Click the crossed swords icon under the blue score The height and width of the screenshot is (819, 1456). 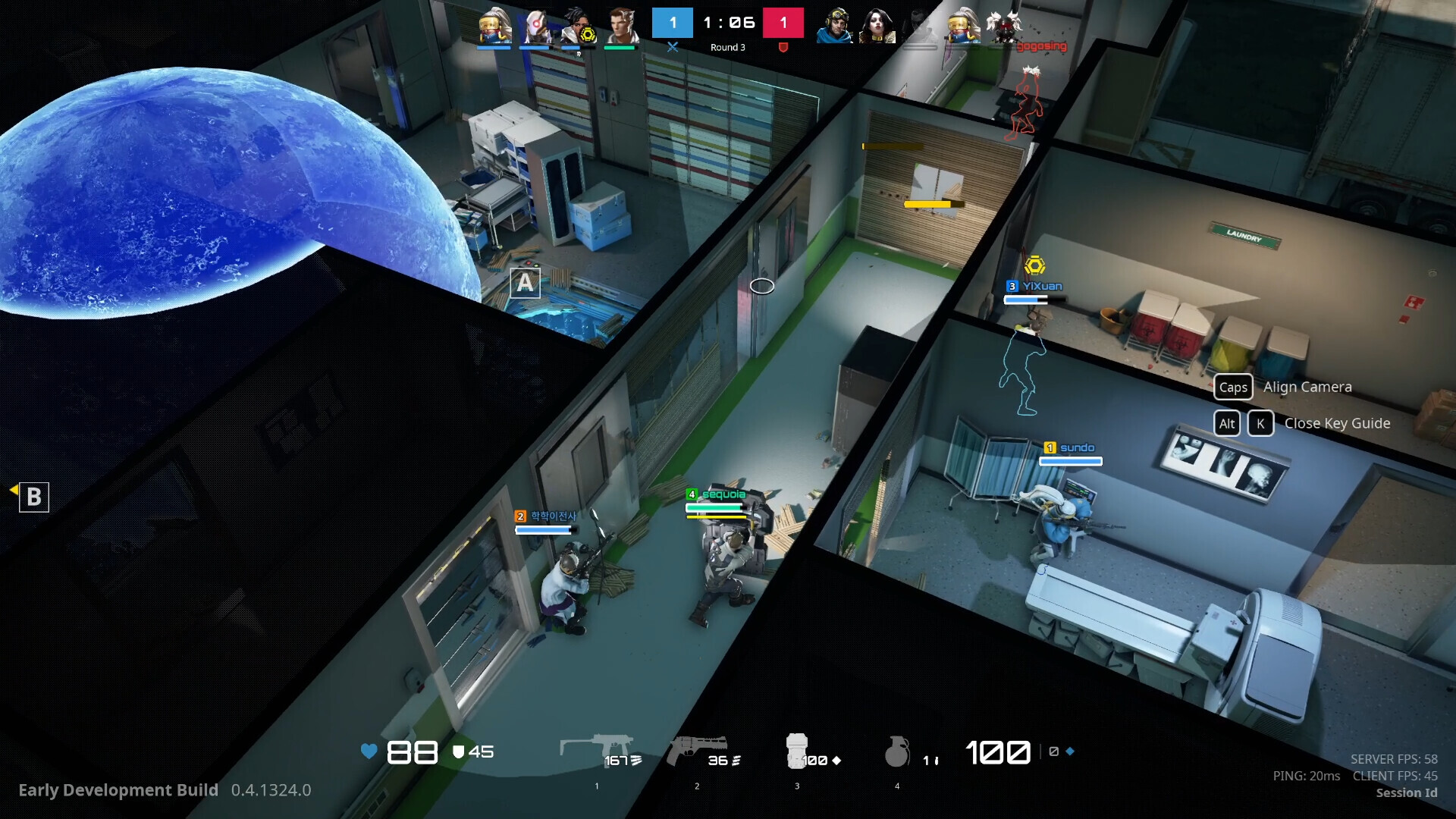673,47
